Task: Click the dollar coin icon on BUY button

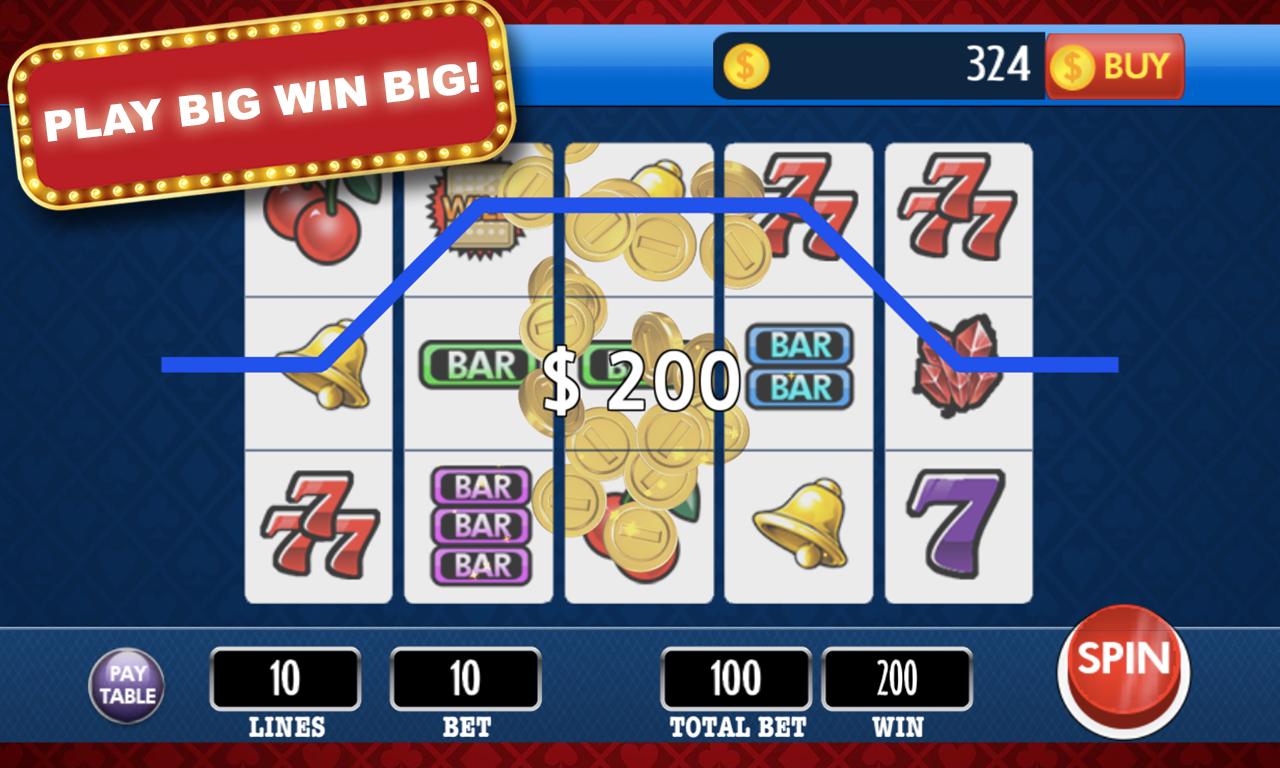Action: [x=1071, y=68]
